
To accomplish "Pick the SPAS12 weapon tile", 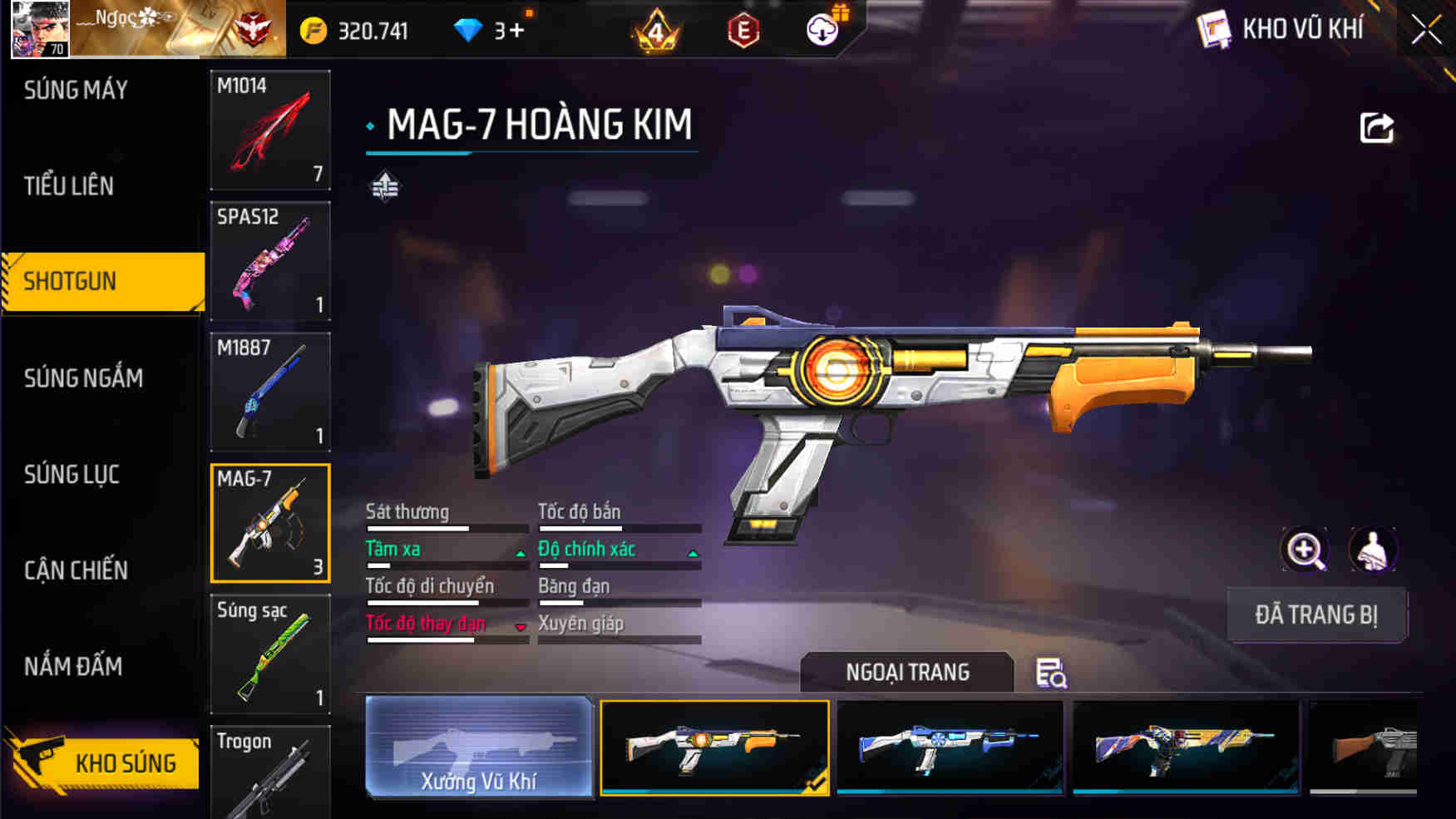I will 270,261.
